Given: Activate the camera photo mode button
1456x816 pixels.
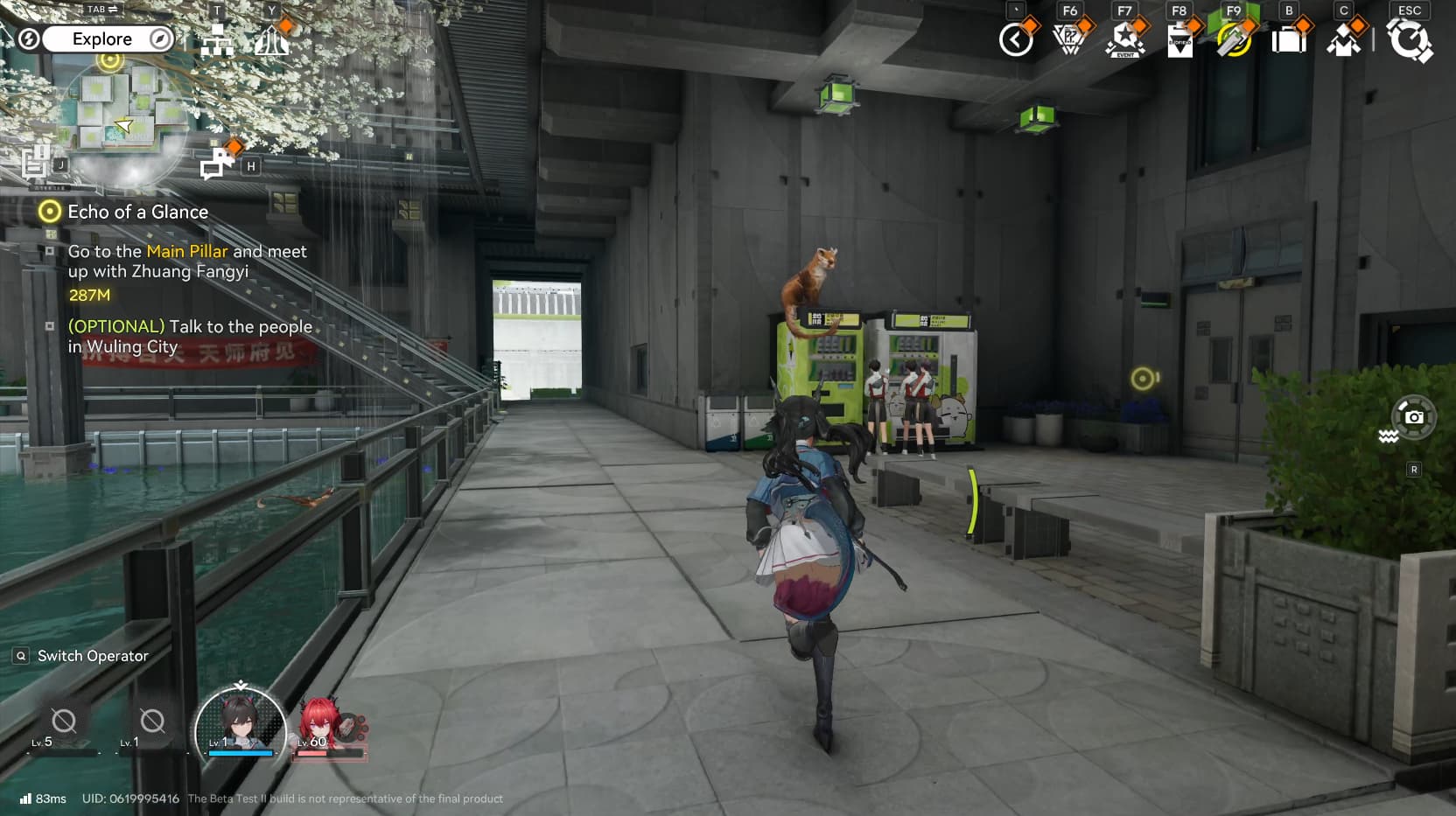Looking at the screenshot, I should pos(1413,417).
